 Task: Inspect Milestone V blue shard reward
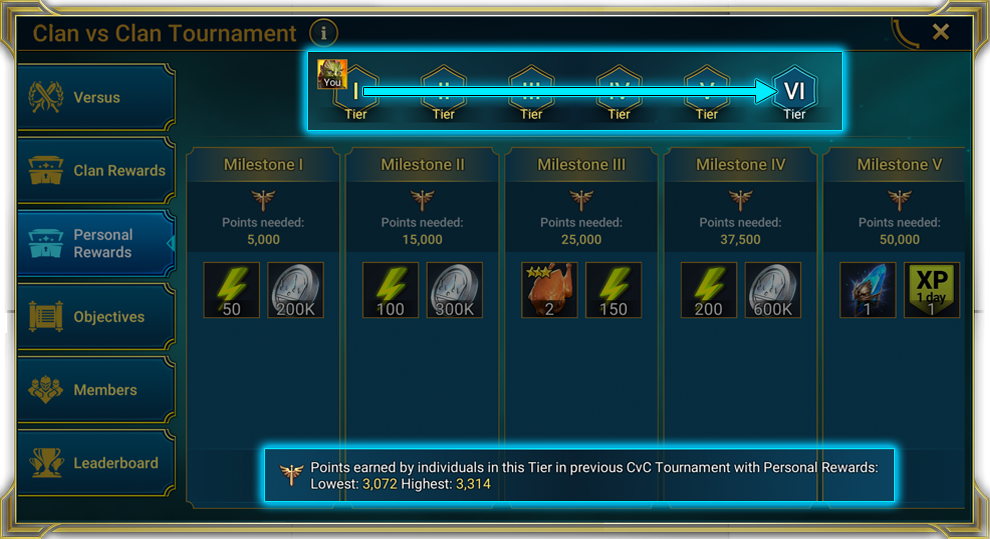pyautogui.click(x=868, y=290)
